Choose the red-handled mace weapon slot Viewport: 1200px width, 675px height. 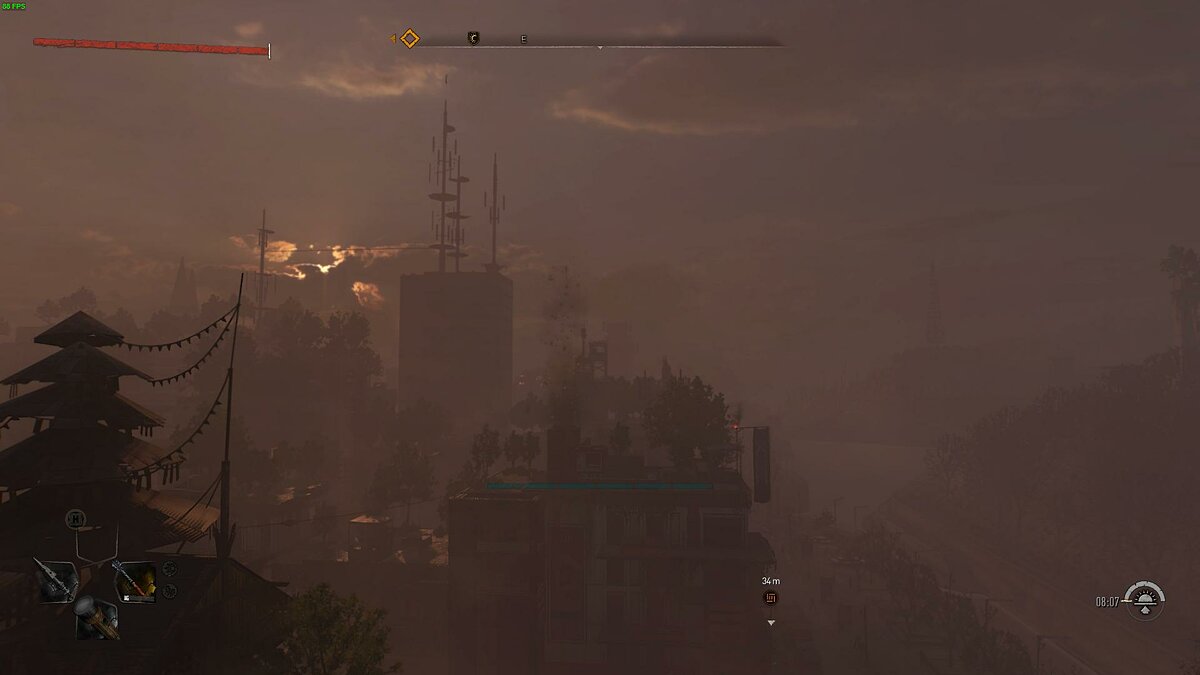tap(133, 581)
